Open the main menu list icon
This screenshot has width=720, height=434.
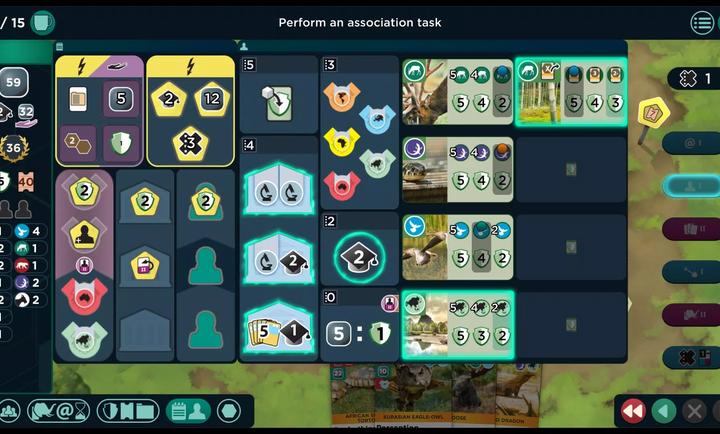pyautogui.click(x=702, y=22)
